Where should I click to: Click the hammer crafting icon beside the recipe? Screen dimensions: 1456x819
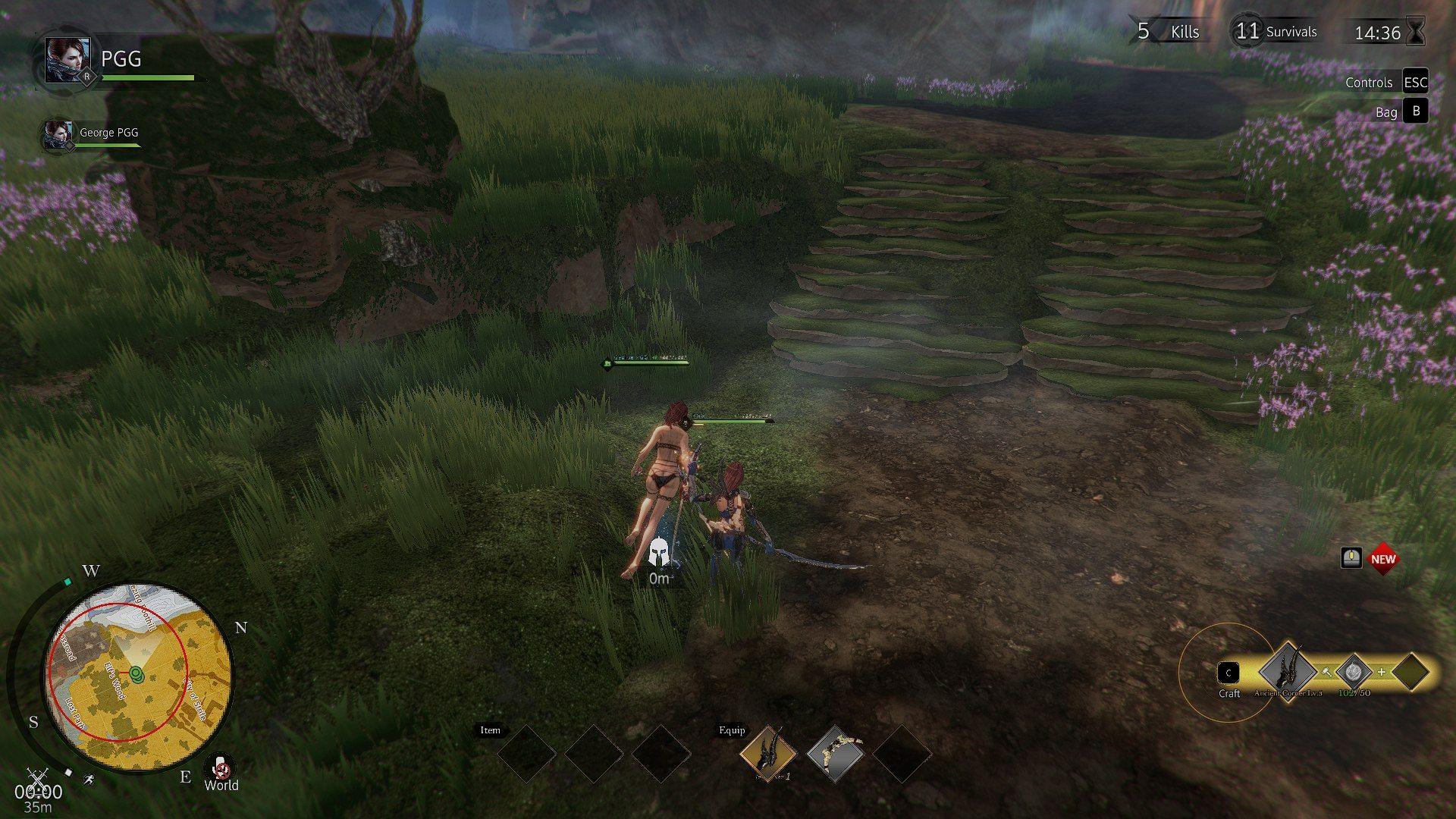coord(1326,672)
